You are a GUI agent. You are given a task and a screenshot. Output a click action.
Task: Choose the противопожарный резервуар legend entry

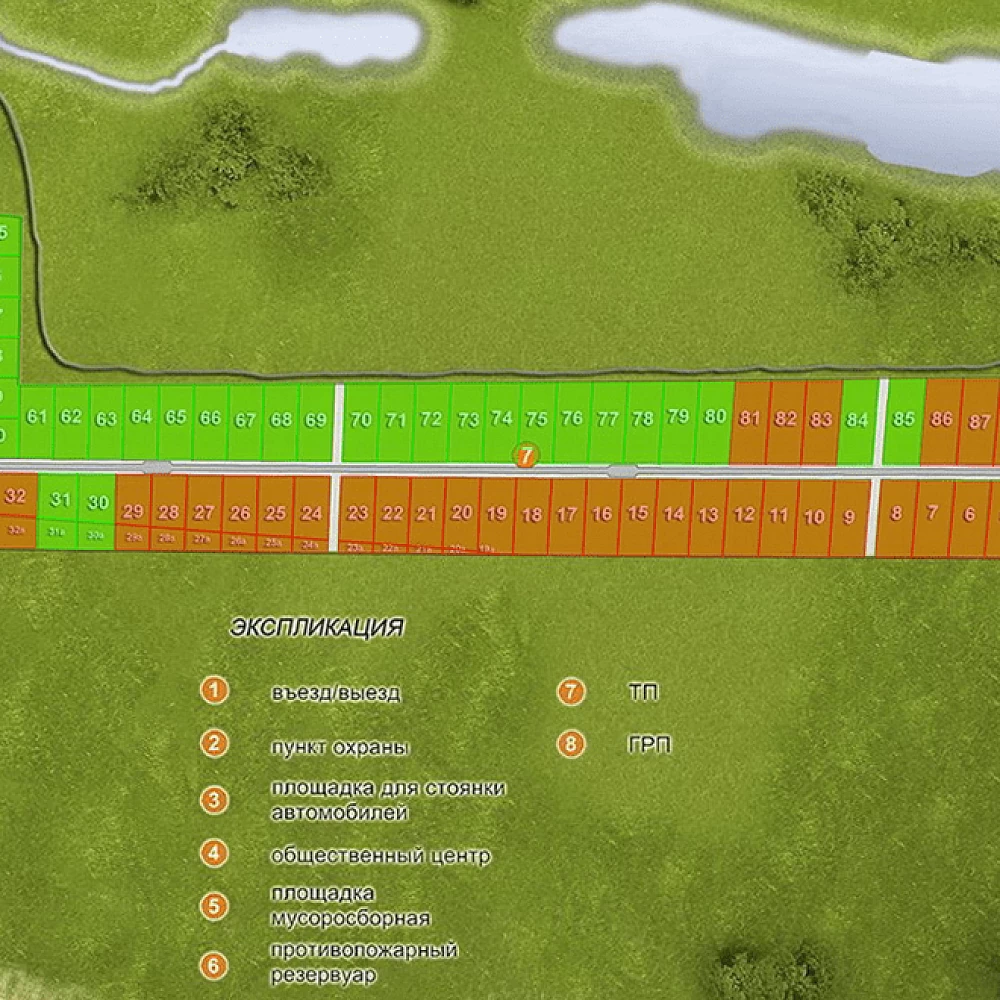coord(363,962)
